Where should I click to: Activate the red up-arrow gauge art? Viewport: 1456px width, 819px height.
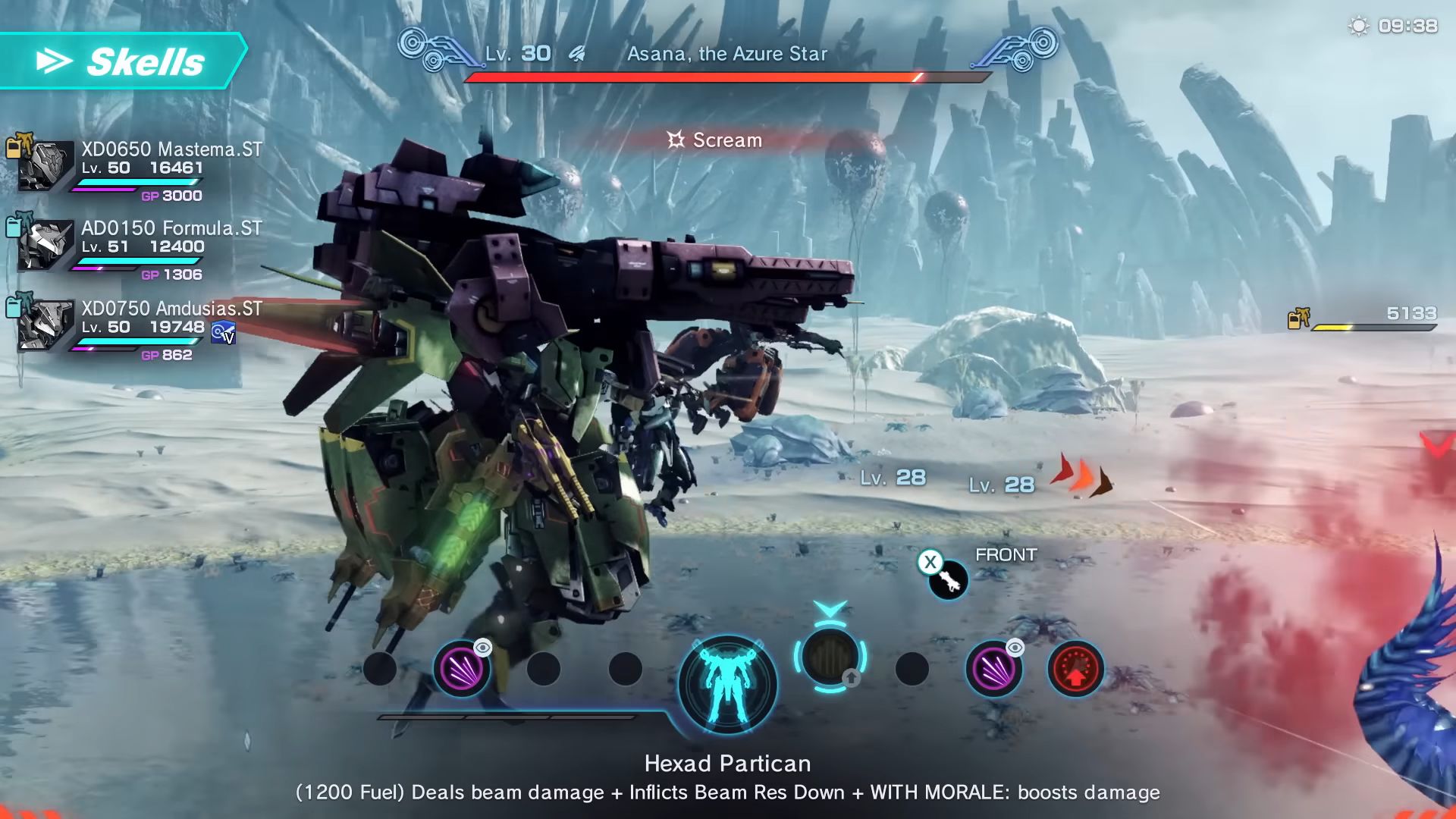click(1075, 669)
